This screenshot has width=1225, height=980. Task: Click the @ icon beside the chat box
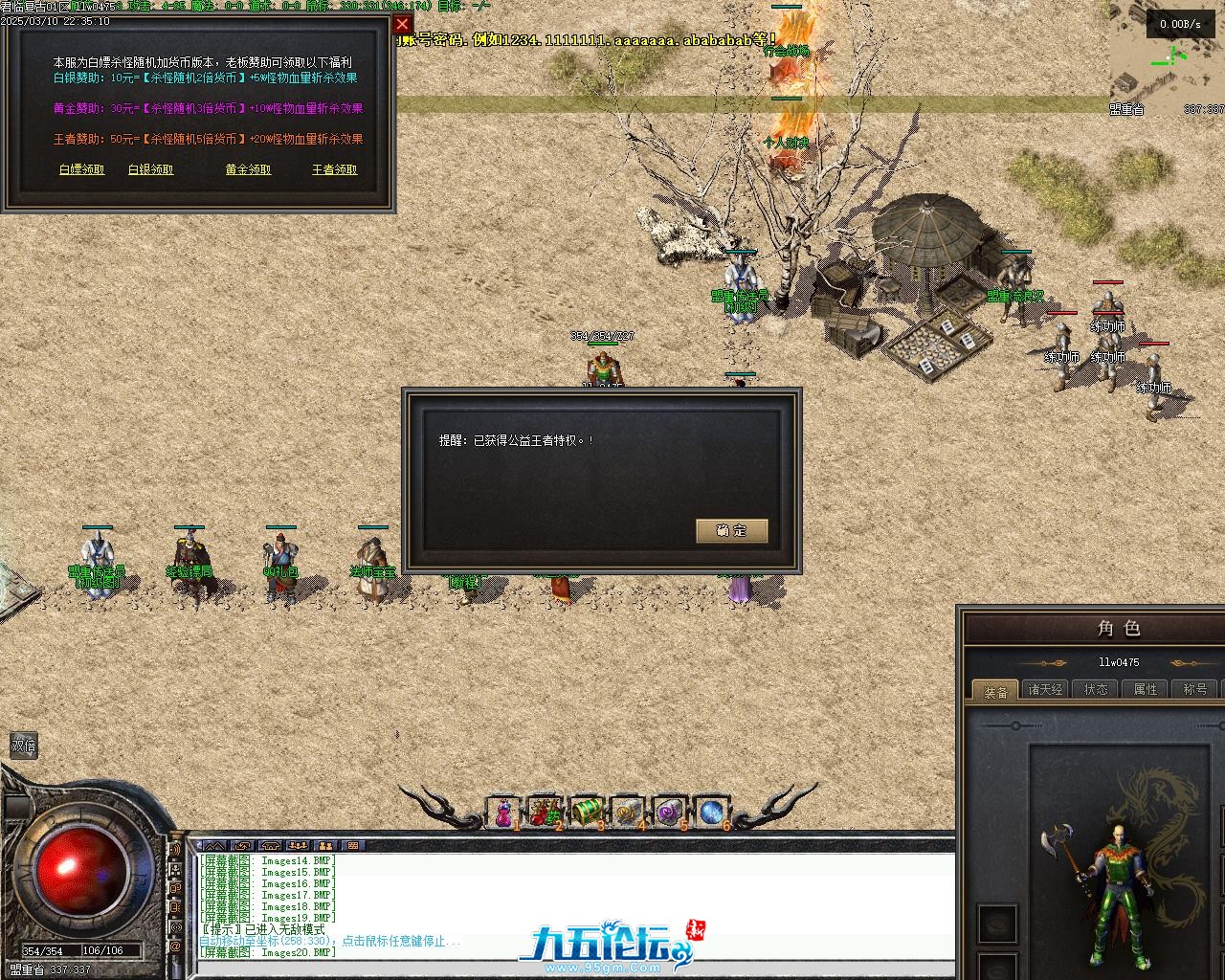(176, 946)
